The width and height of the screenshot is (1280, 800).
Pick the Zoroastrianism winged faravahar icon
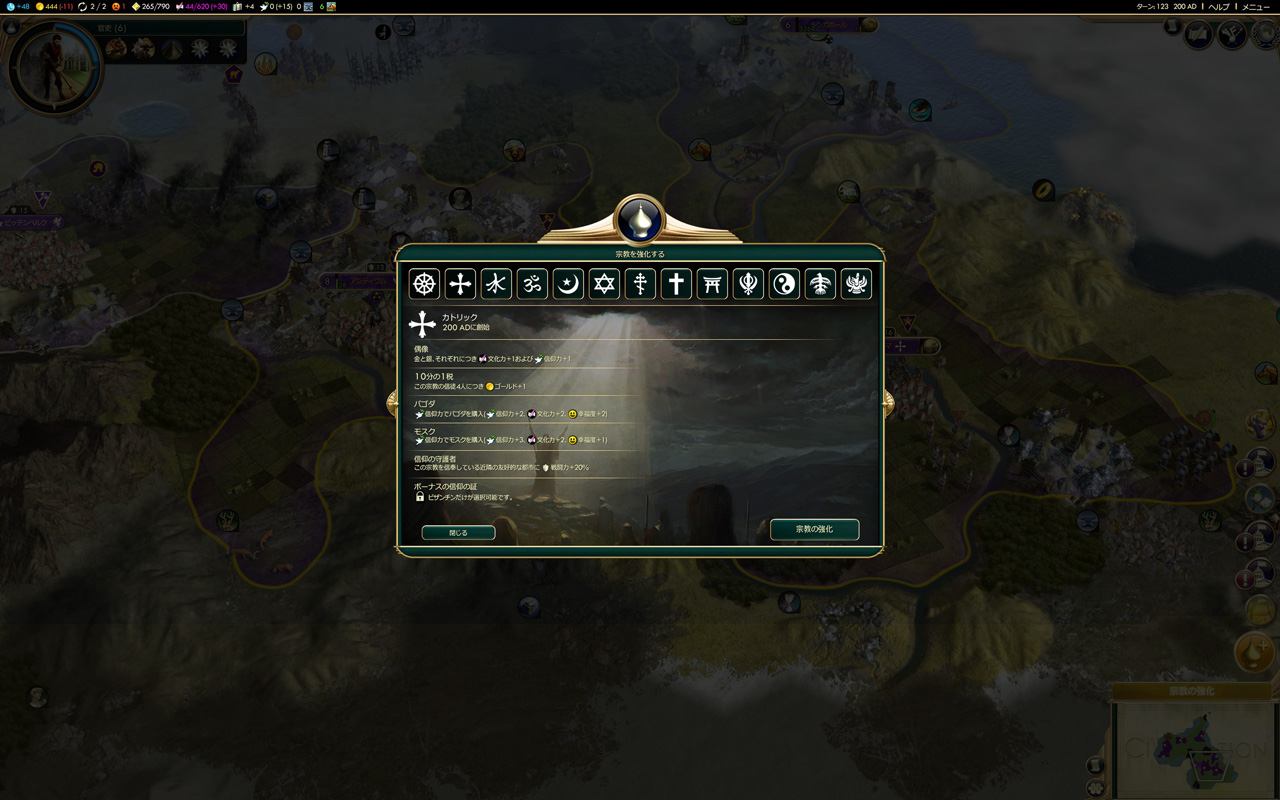click(856, 284)
